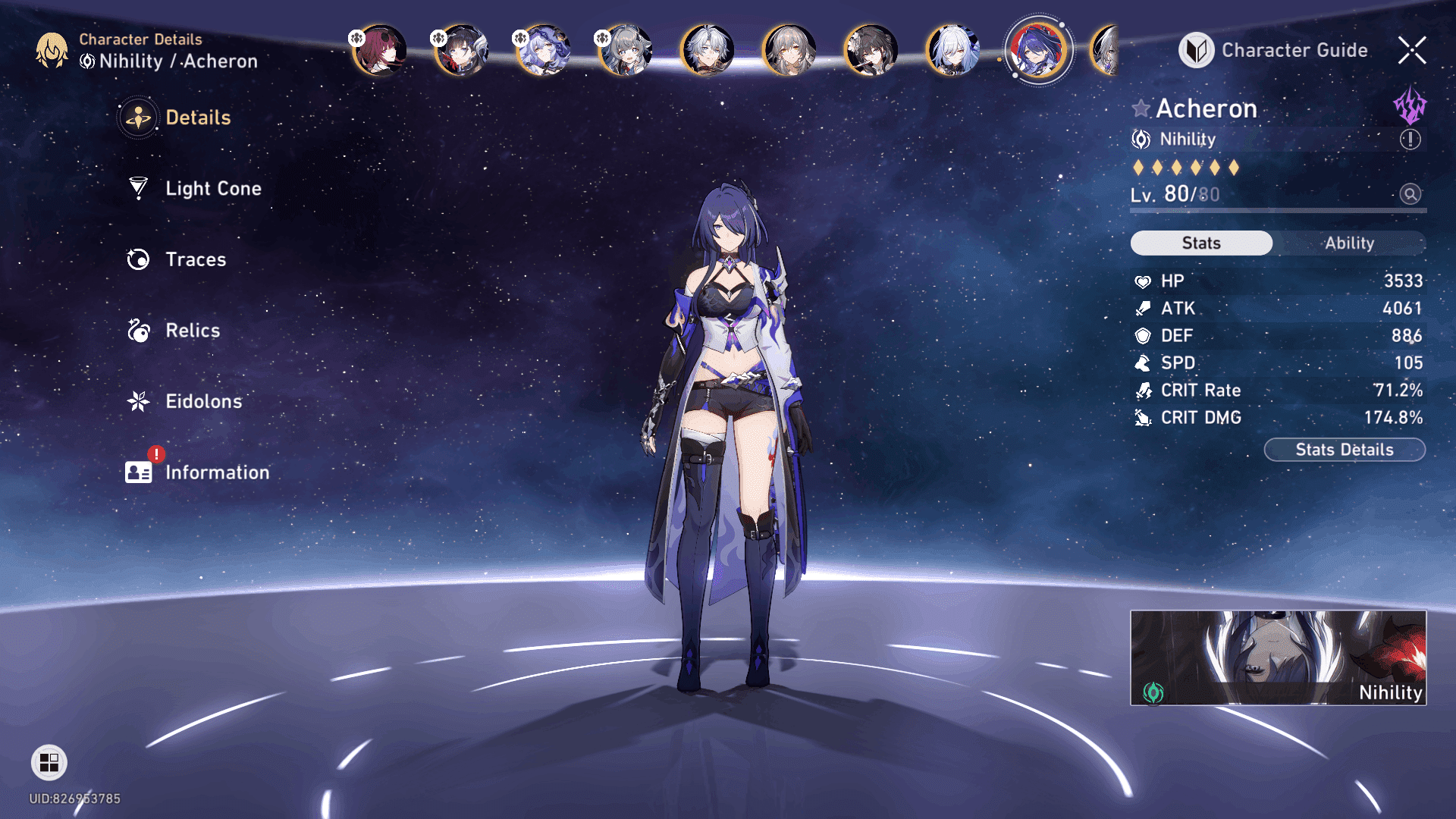Choose Jingliu's white-haired portrait
The image size is (1456, 819).
952,50
